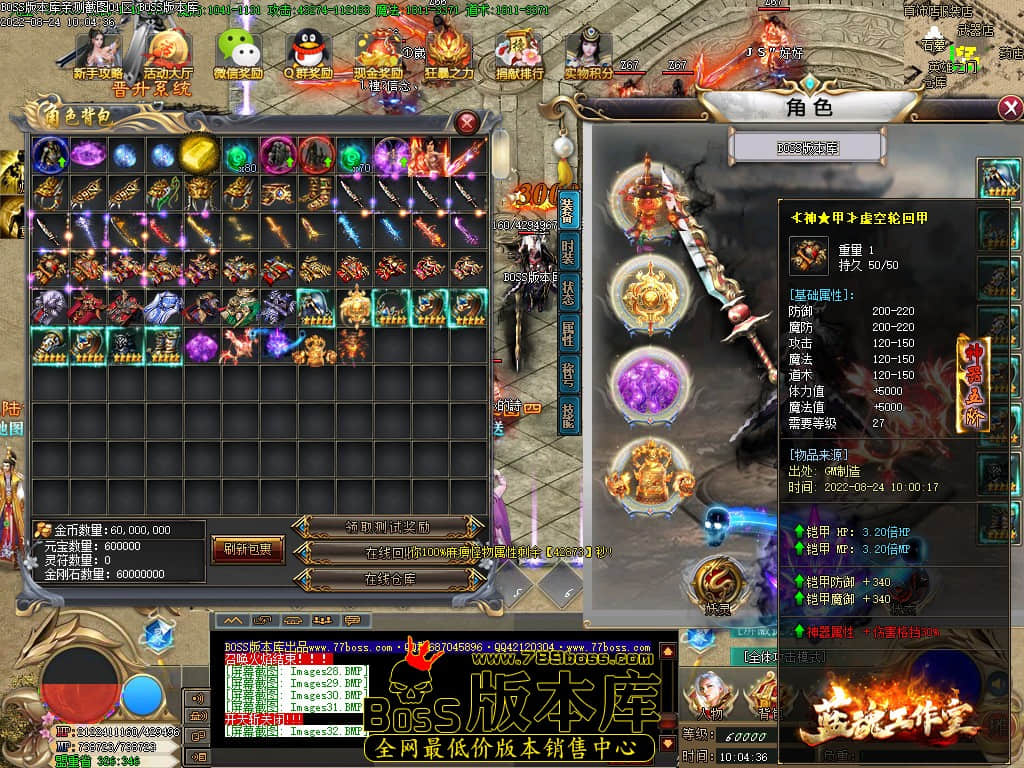This screenshot has height=768, width=1024.
Task: Open the 活动大厅 activity hall
Action: 168,54
